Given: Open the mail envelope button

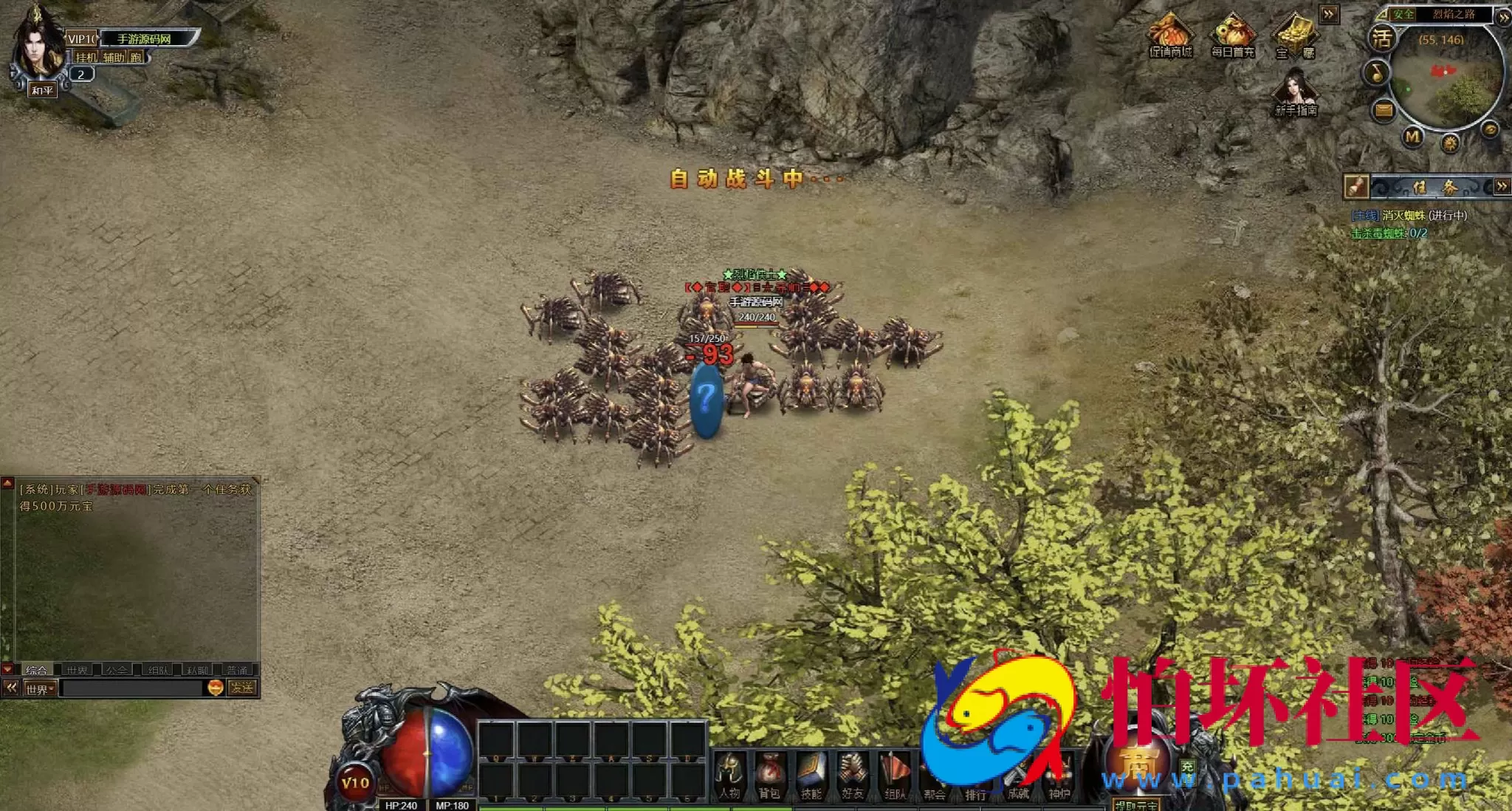Looking at the screenshot, I should coord(1384,111).
